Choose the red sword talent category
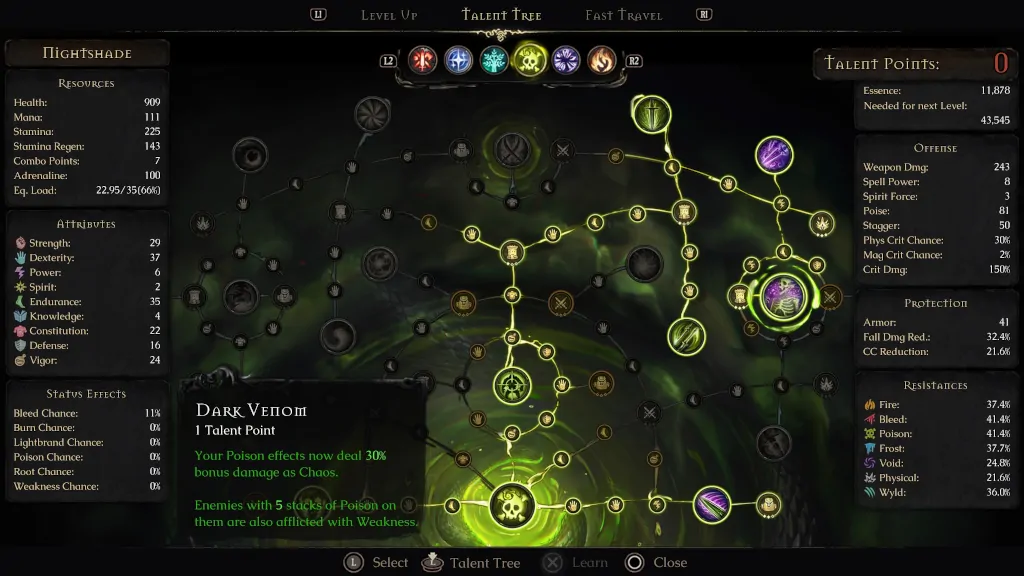1024x576 pixels. coord(423,60)
